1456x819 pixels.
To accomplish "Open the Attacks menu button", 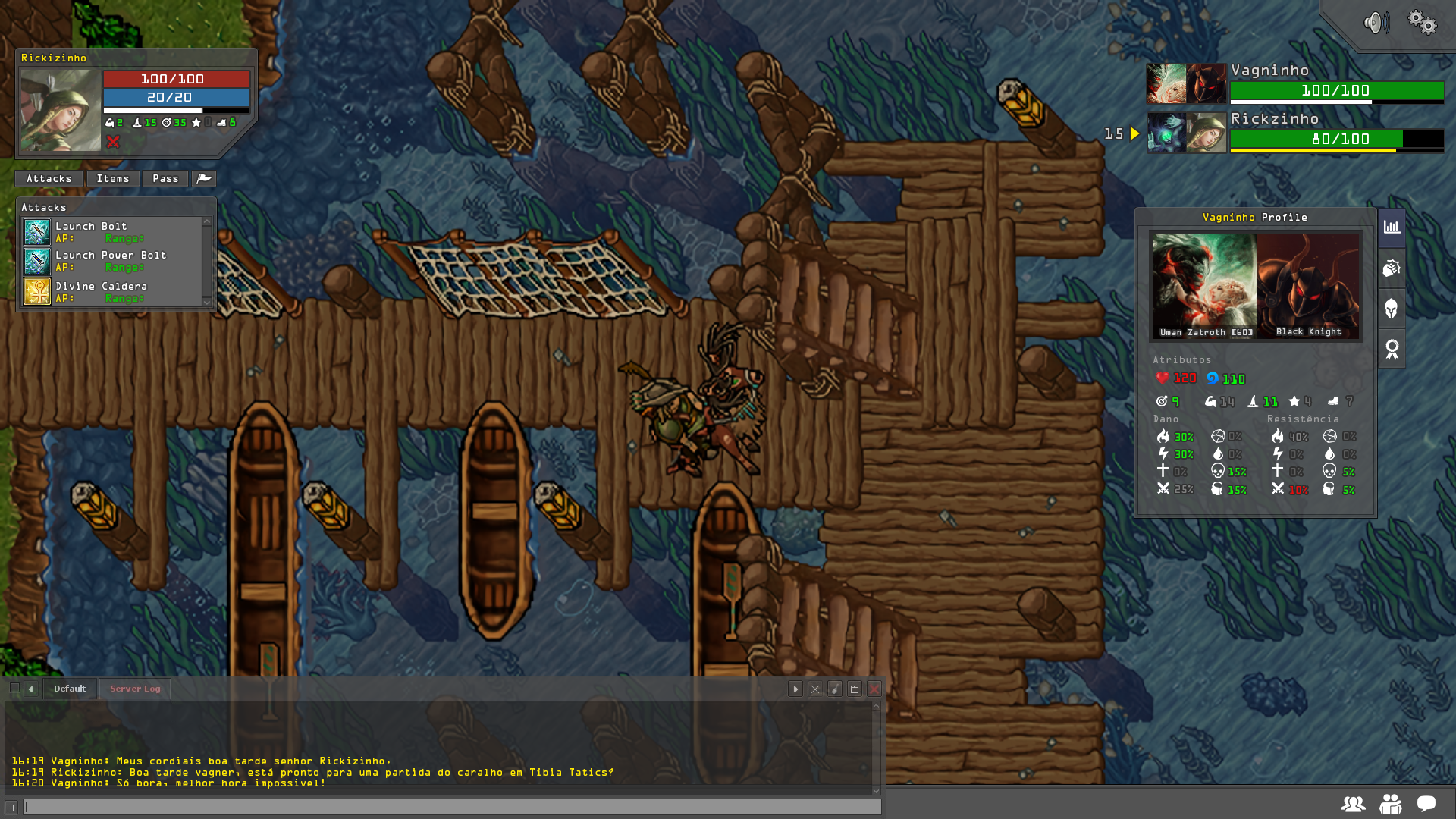I will click(49, 179).
